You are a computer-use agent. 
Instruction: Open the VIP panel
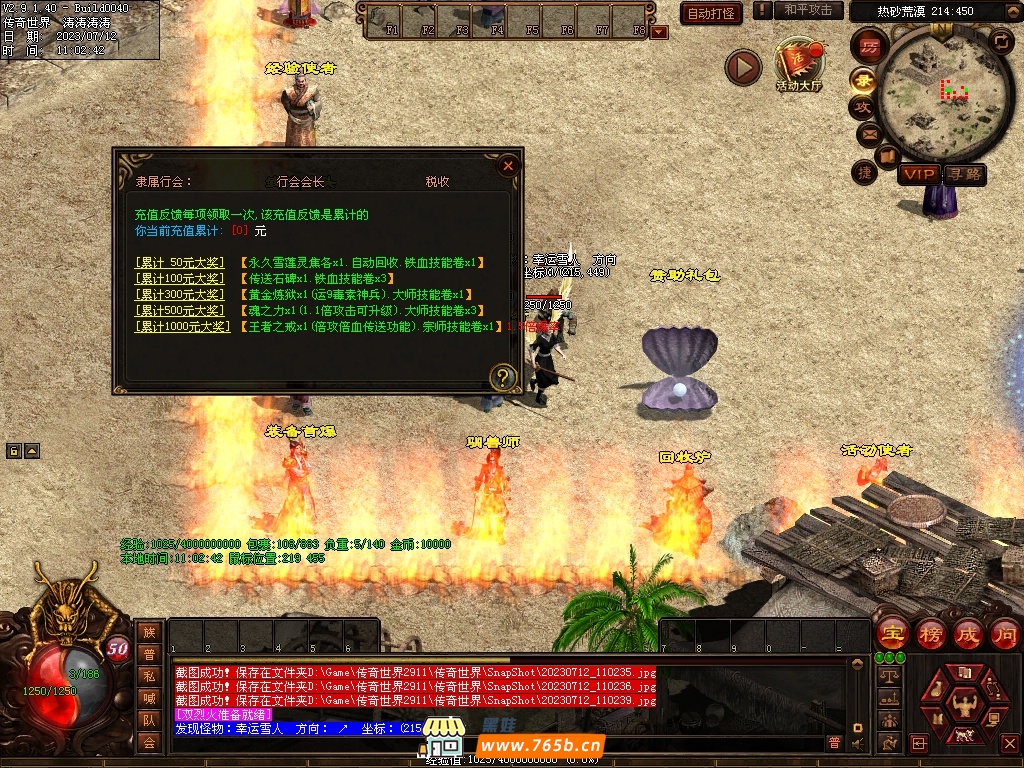click(x=917, y=174)
